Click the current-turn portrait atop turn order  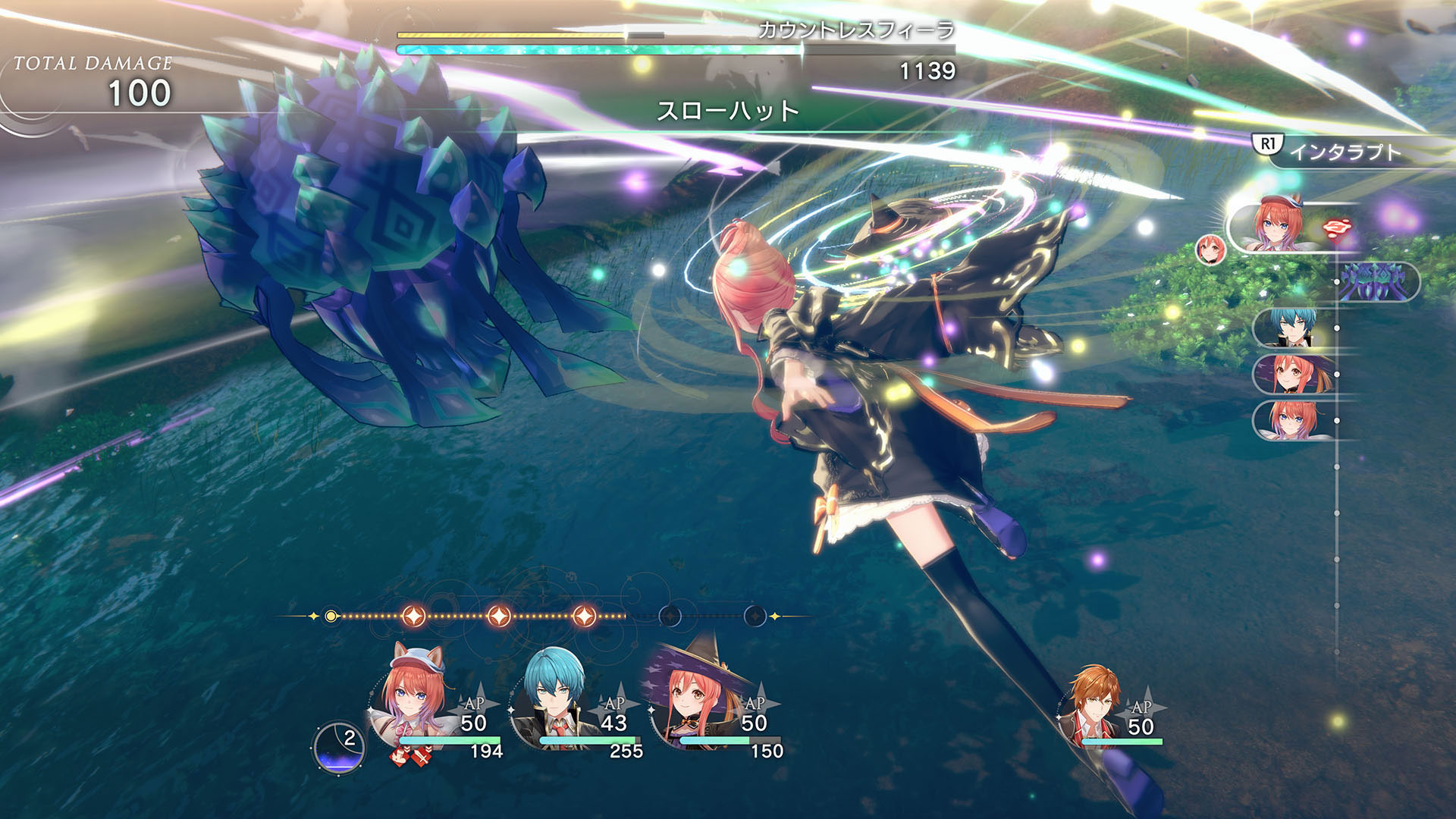tap(1280, 225)
